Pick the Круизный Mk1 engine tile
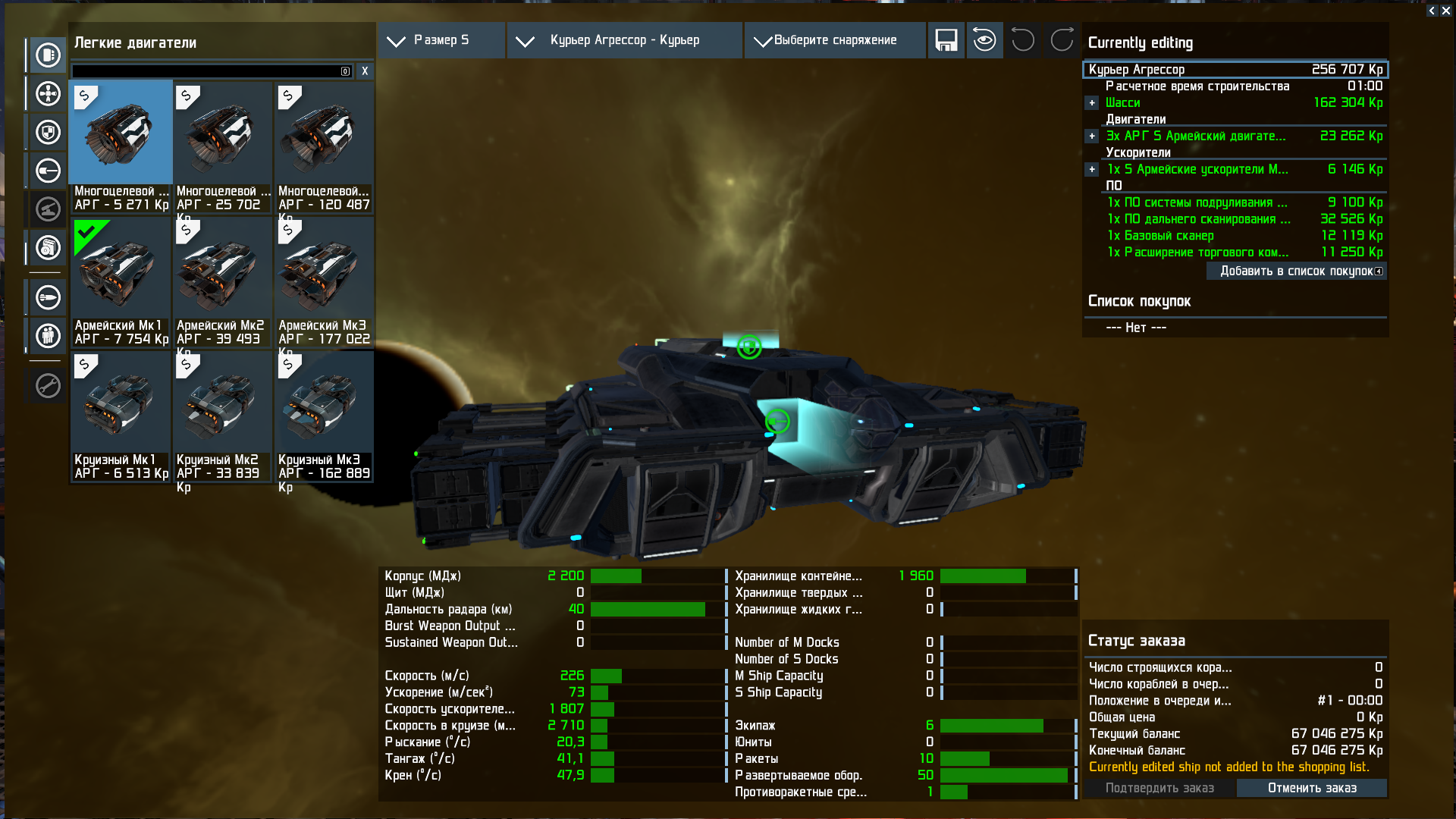Viewport: 1456px width, 819px height. [x=121, y=416]
